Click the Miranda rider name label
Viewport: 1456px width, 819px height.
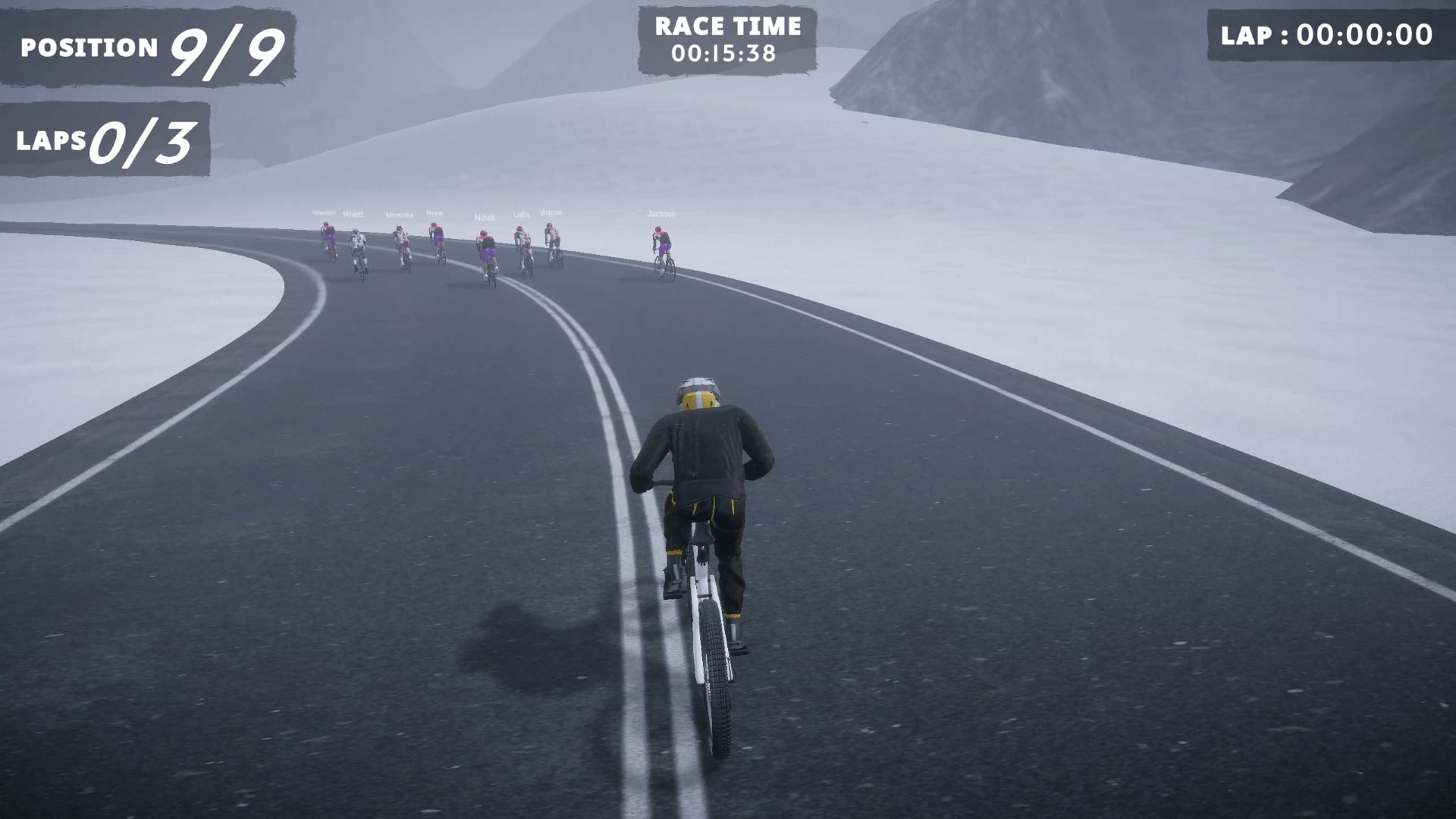pos(400,215)
